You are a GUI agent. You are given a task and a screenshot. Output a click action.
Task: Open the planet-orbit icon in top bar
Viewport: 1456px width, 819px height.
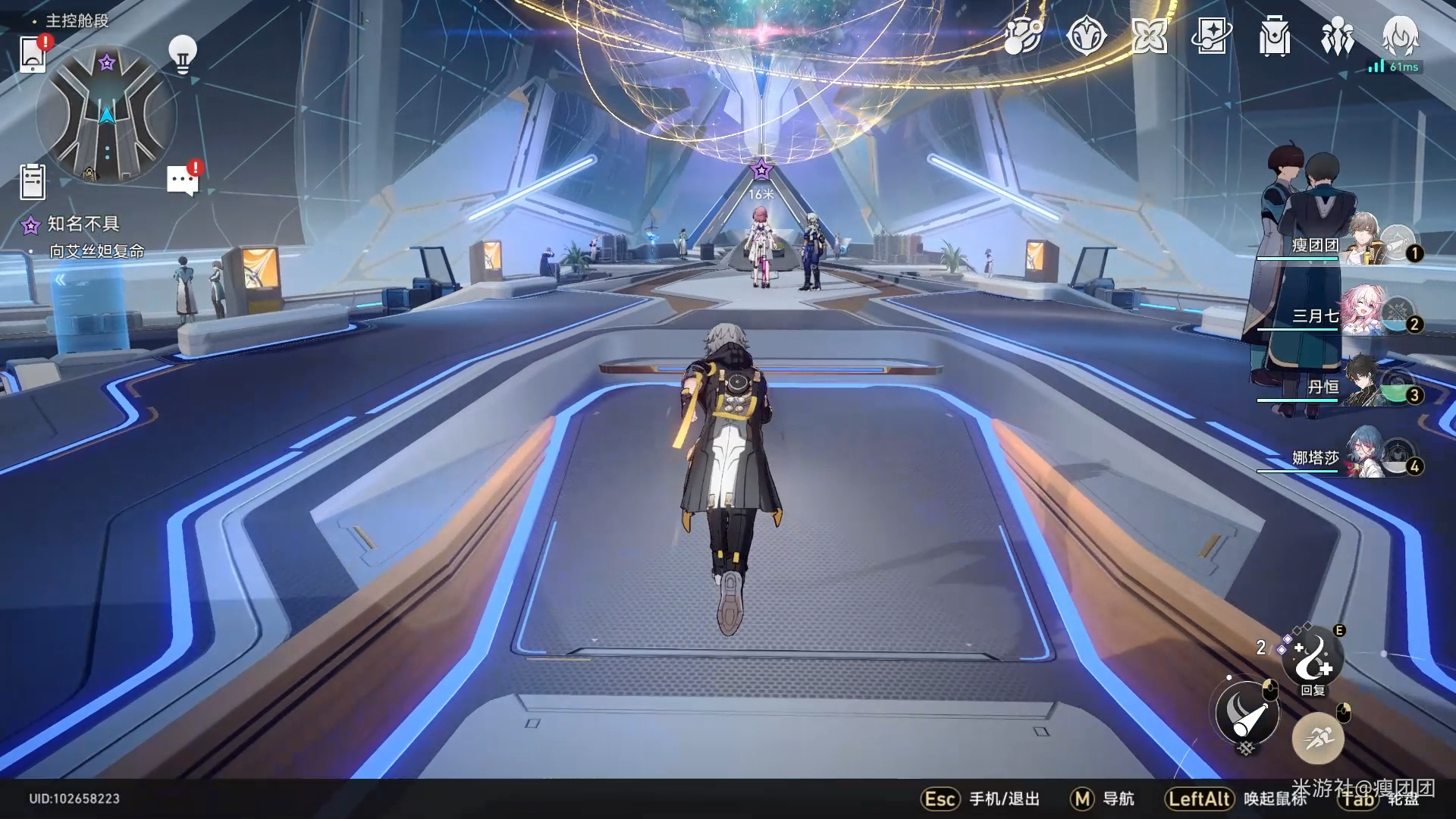point(1023,36)
